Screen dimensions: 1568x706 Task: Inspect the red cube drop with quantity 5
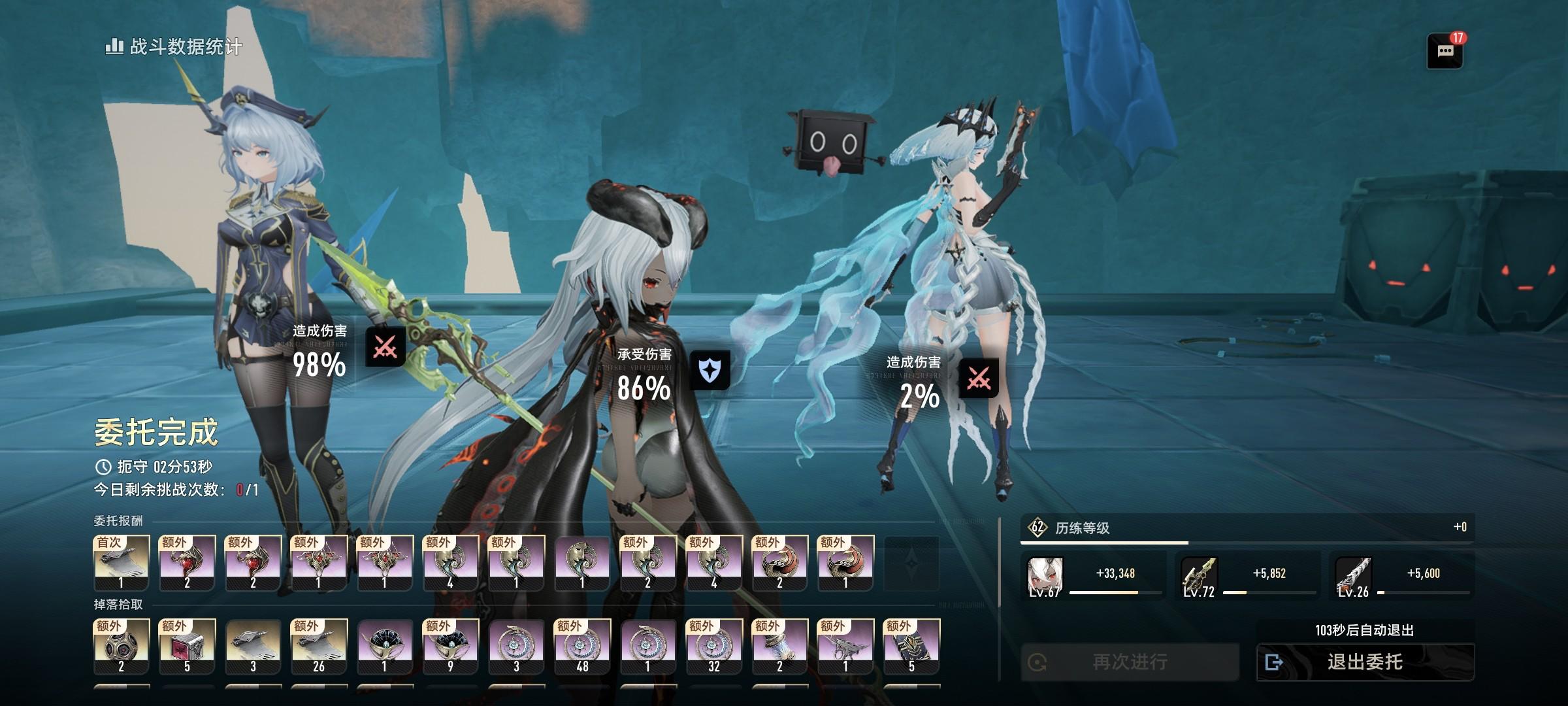[187, 647]
